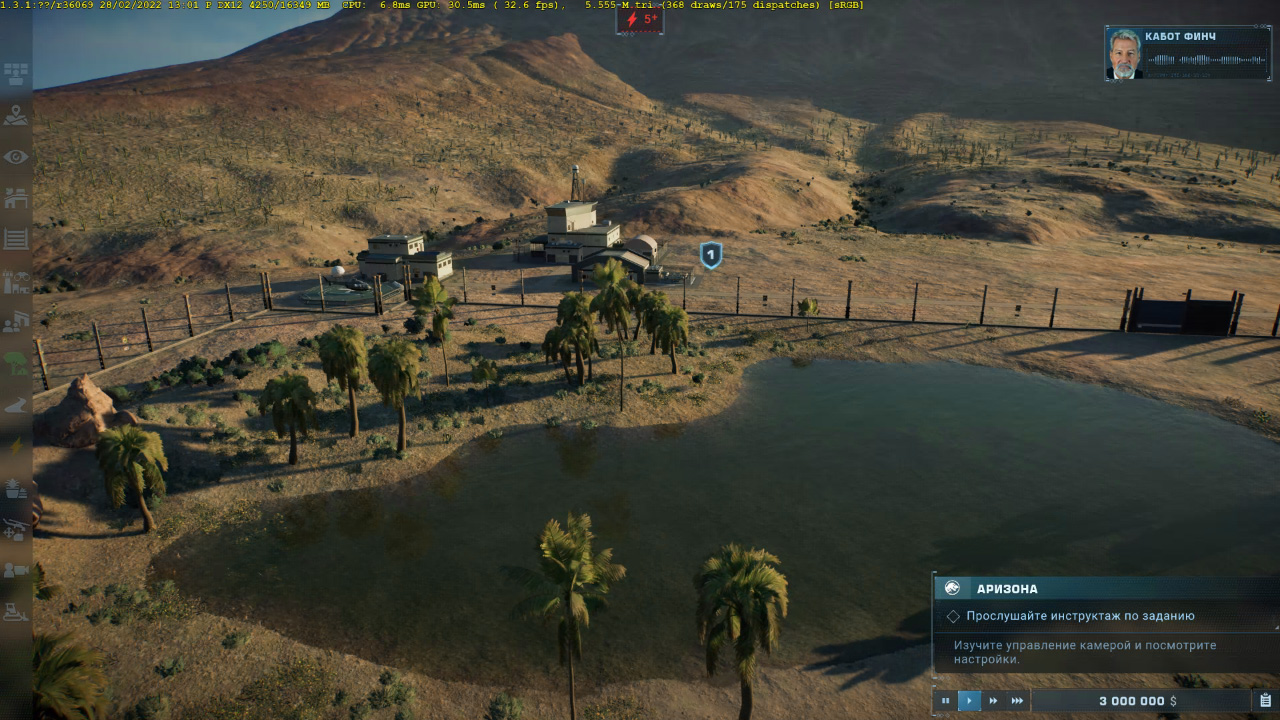The image size is (1280, 720).
Task: Open the camera sidebar icon
Action: tap(16, 569)
